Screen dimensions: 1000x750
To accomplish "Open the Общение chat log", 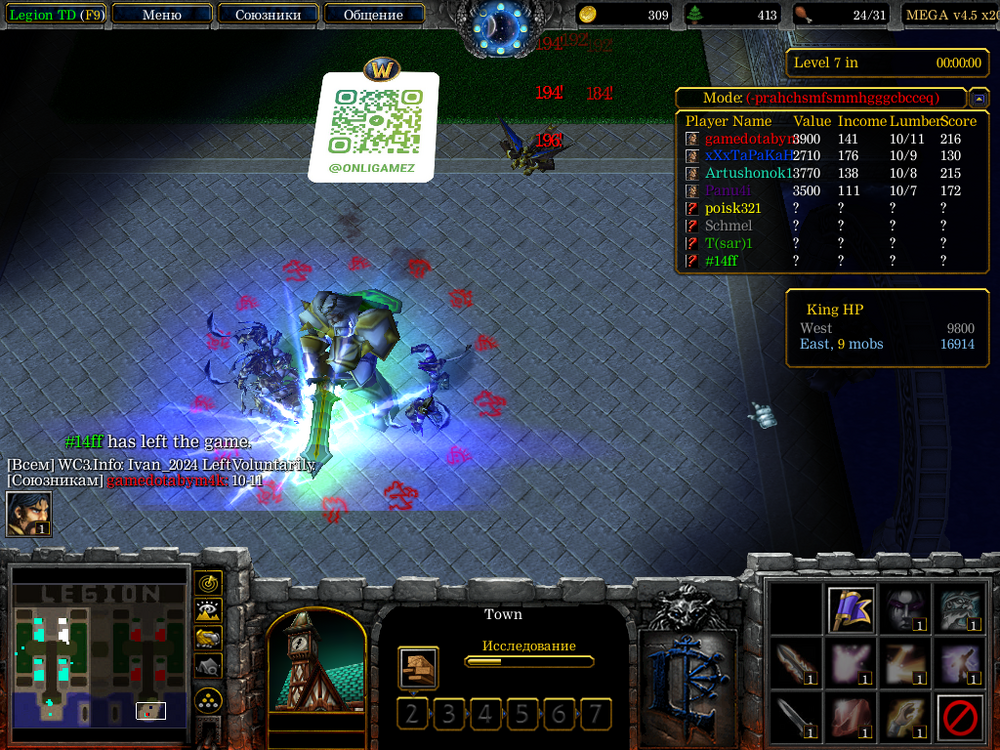I will 373,14.
